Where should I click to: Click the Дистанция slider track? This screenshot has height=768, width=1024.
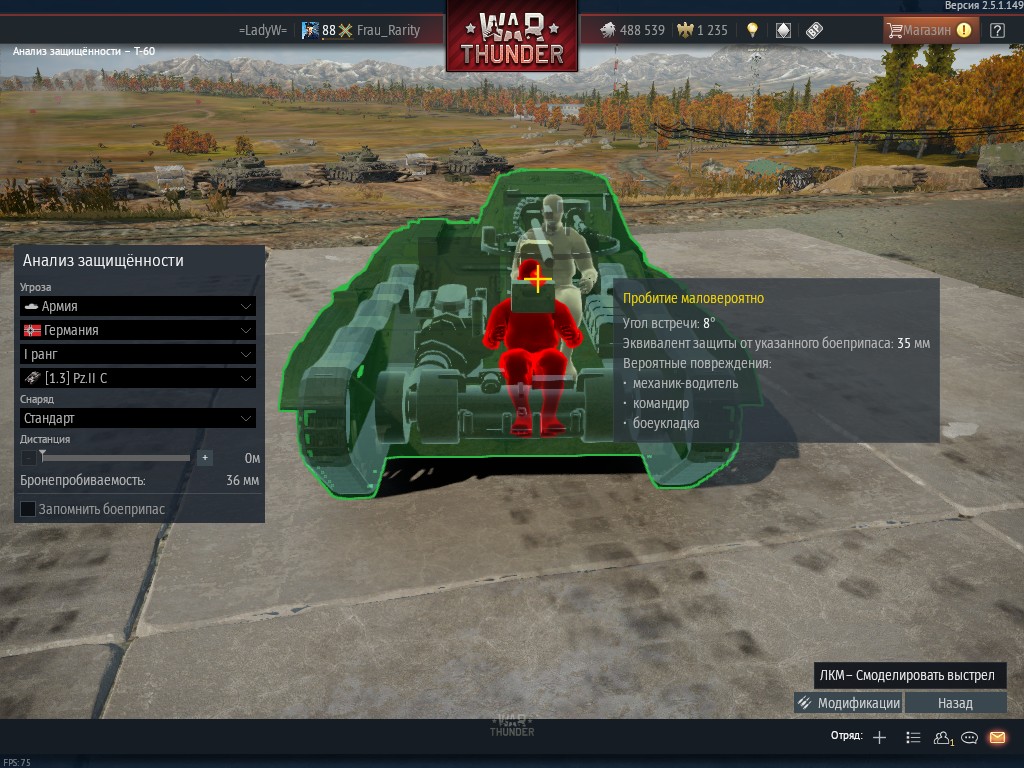pyautogui.click(x=116, y=458)
